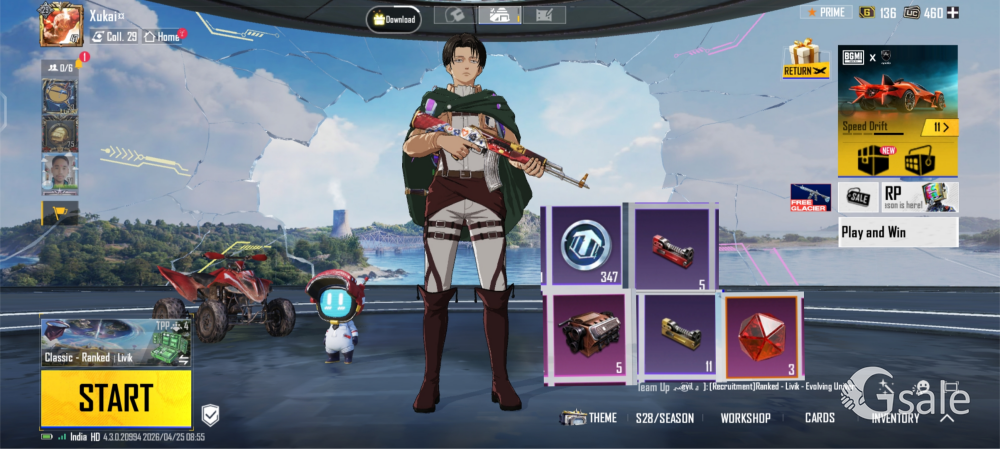
Task: Open the Sale shop icon
Action: pyautogui.click(x=858, y=197)
